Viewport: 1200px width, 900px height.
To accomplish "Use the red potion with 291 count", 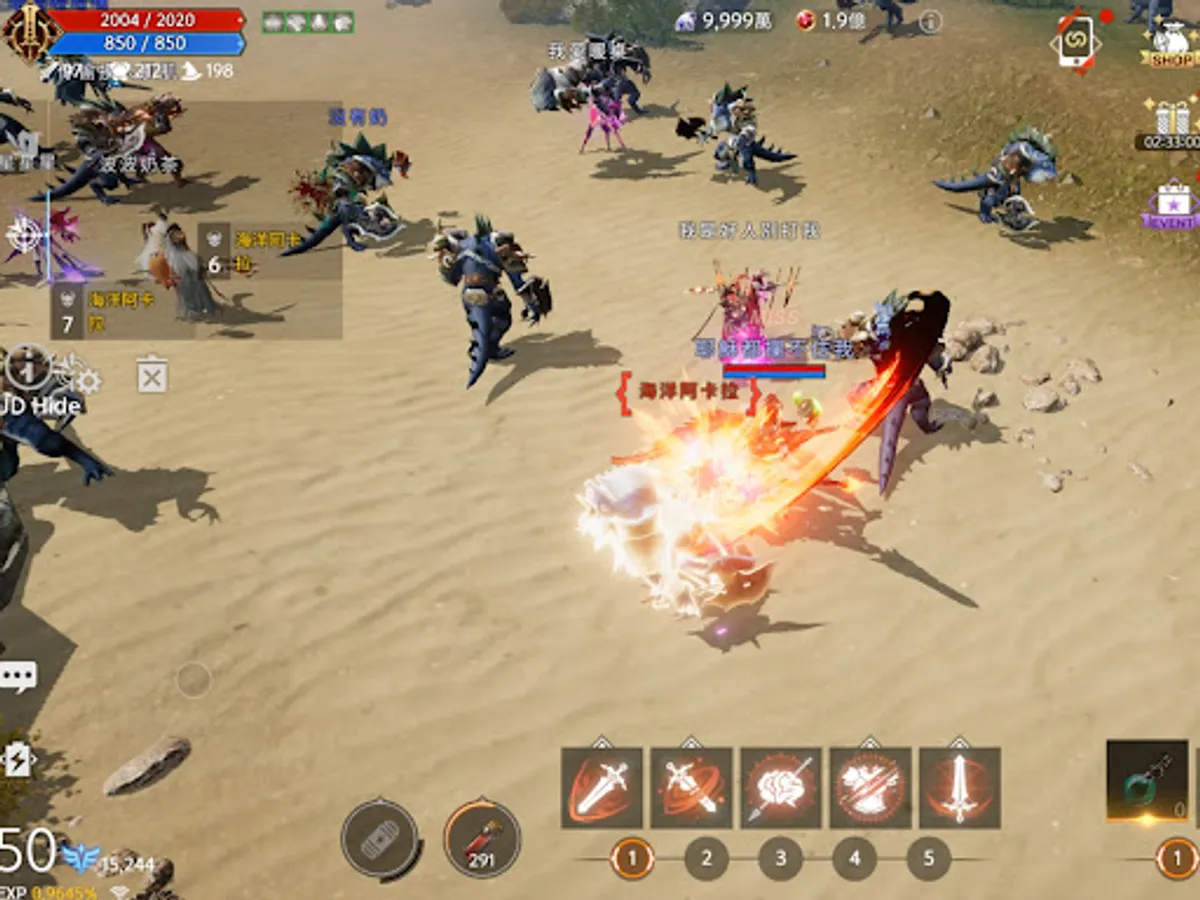I will (x=481, y=838).
